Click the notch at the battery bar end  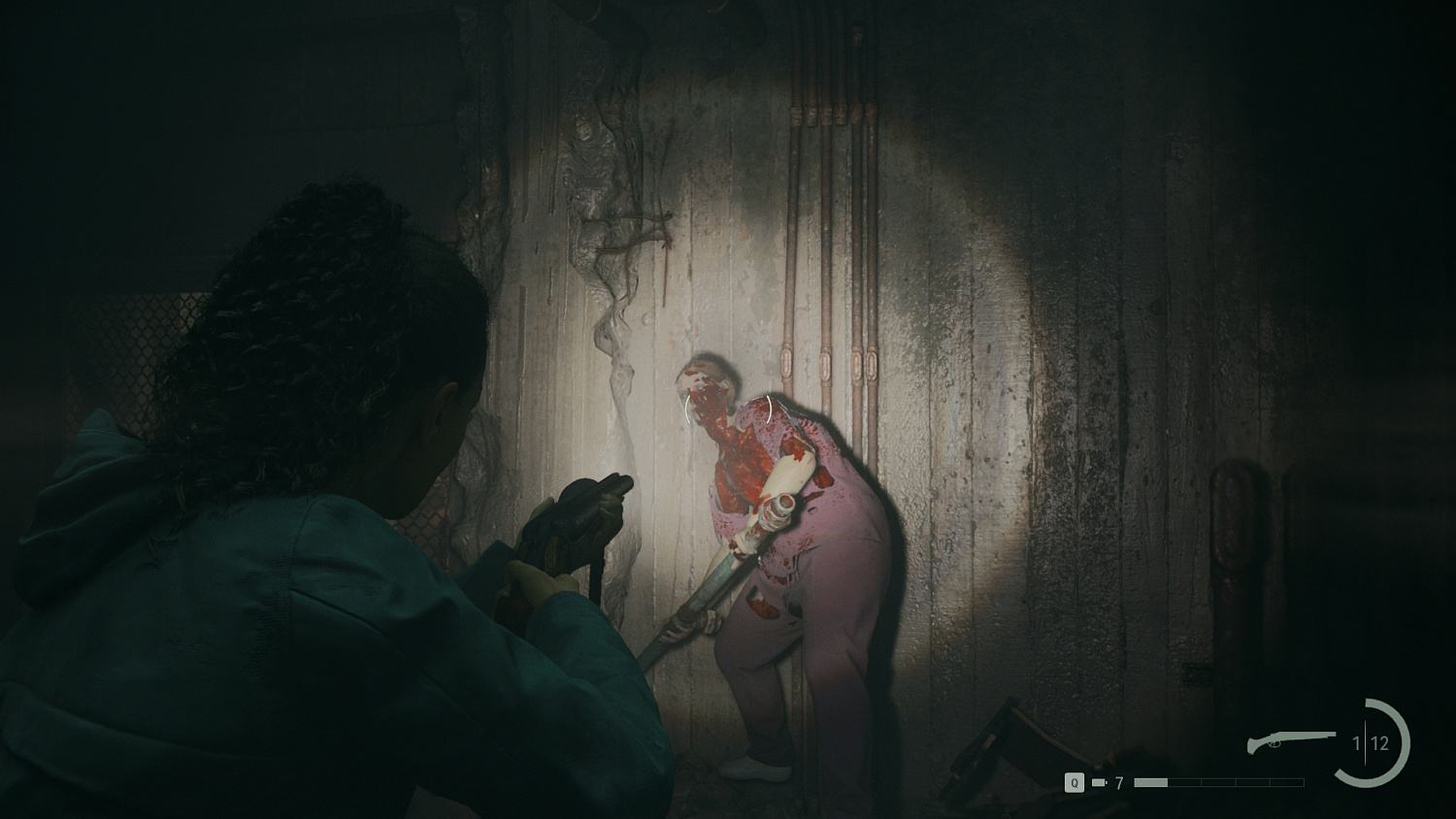[x=1107, y=781]
